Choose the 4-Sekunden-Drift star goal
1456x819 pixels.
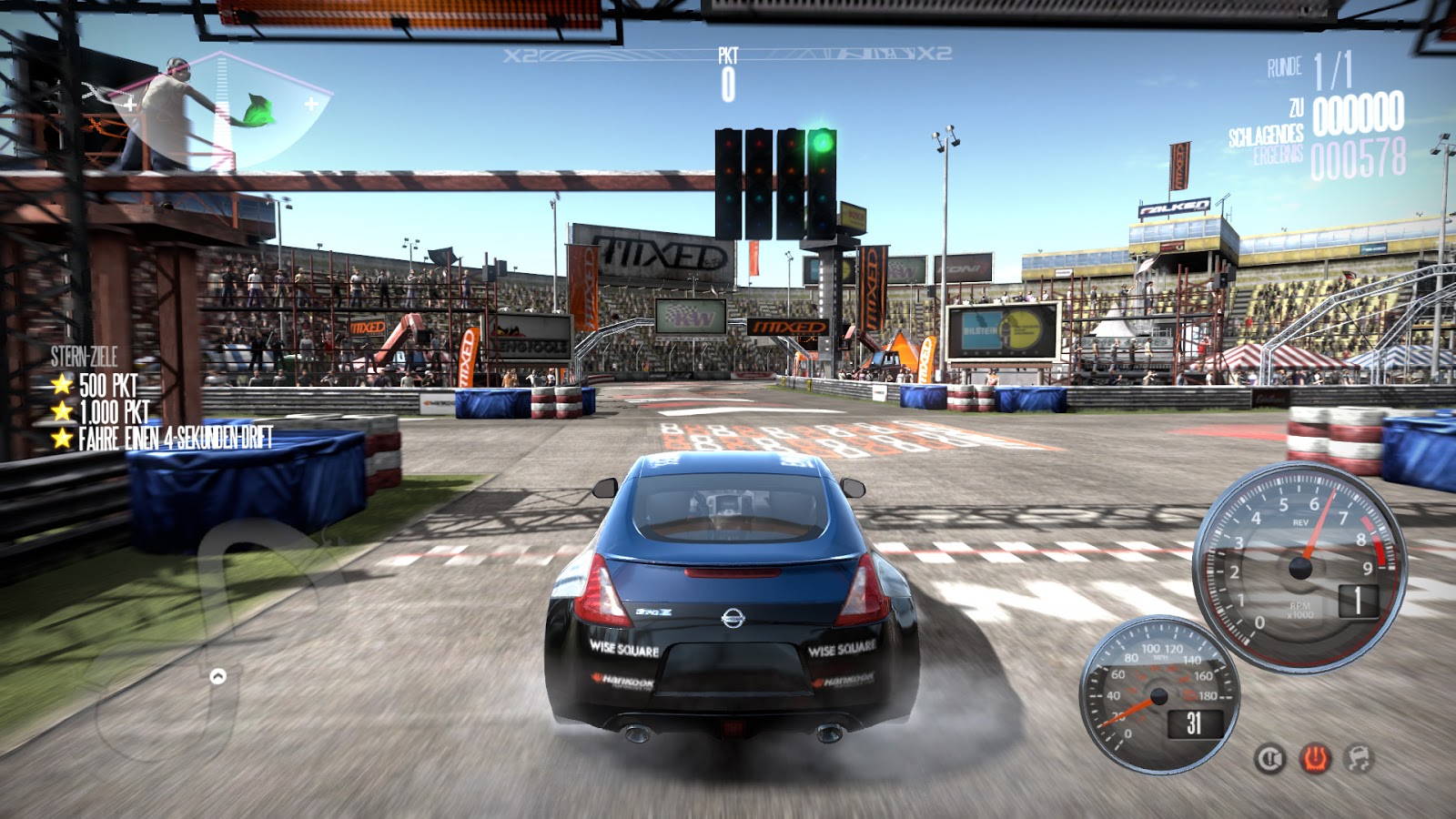[x=164, y=439]
